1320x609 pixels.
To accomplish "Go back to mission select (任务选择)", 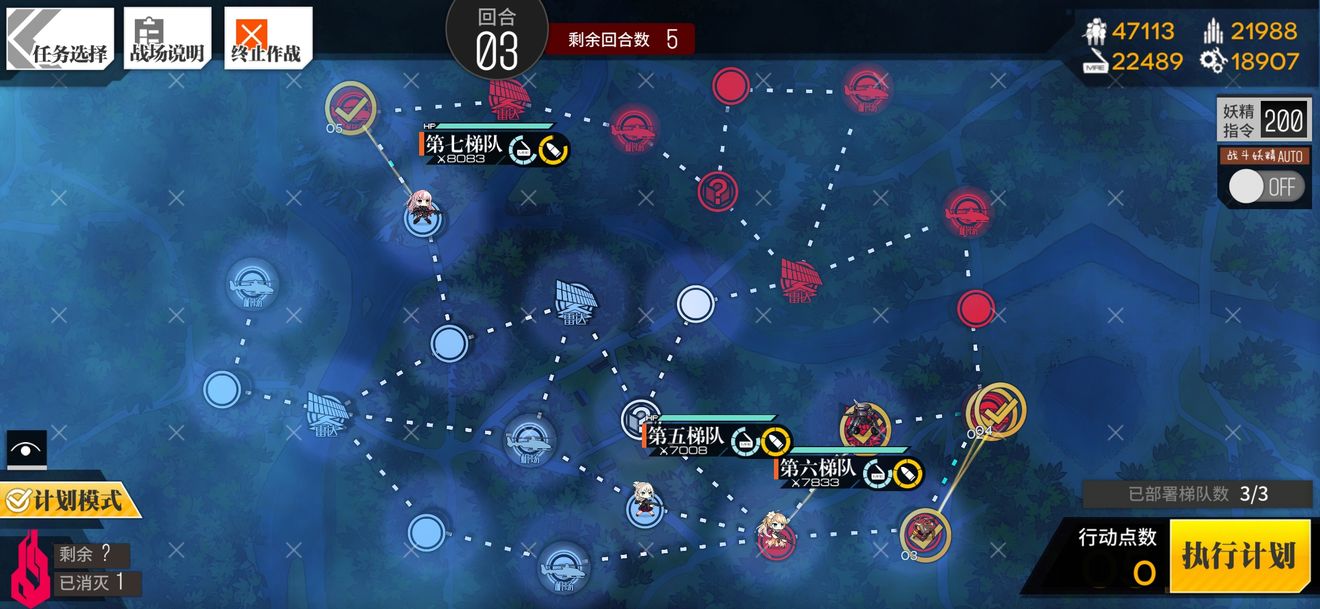I will [x=60, y=40].
